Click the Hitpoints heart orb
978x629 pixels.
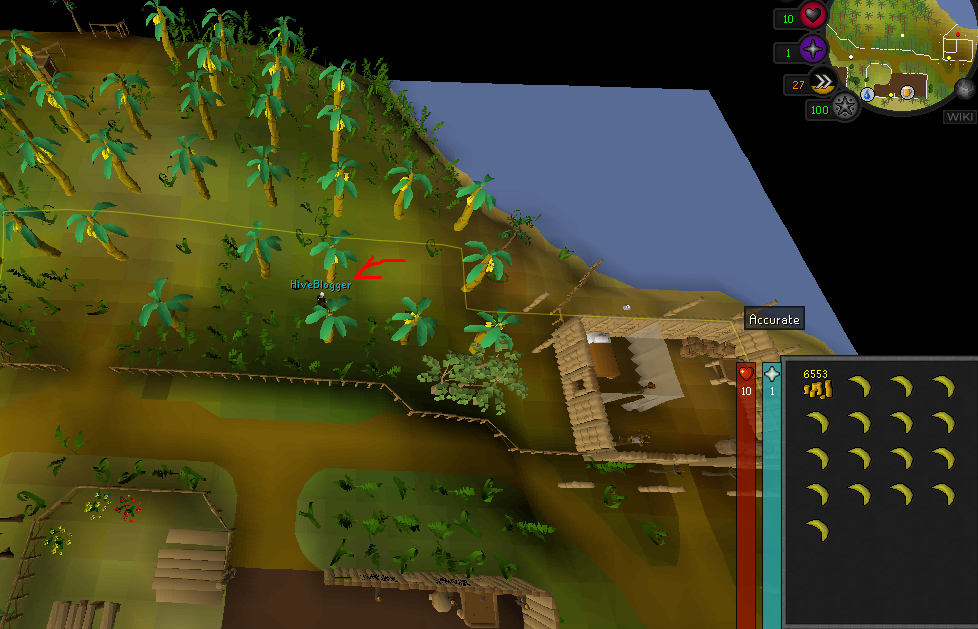[x=812, y=17]
